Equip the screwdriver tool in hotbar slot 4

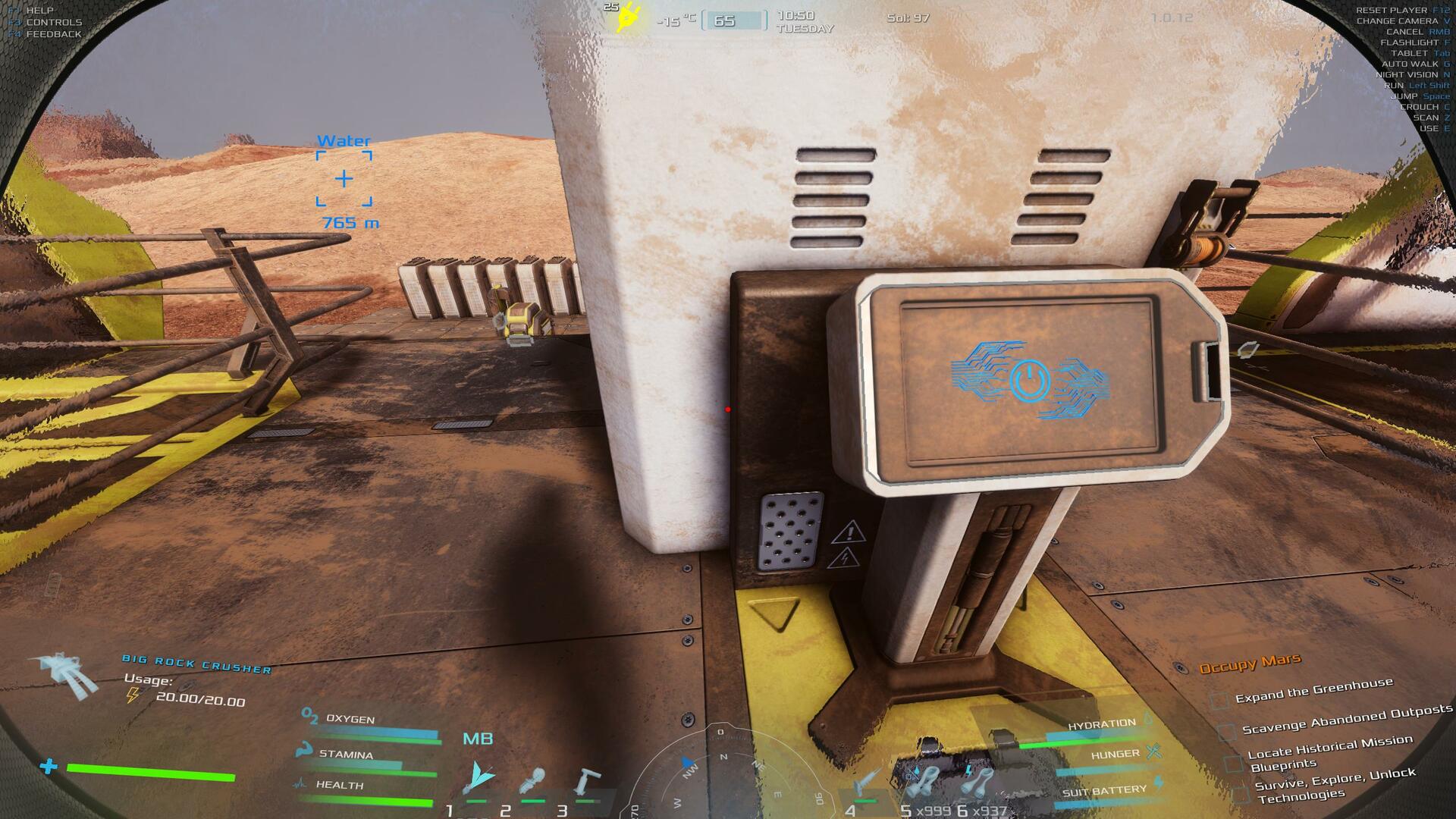[x=867, y=783]
